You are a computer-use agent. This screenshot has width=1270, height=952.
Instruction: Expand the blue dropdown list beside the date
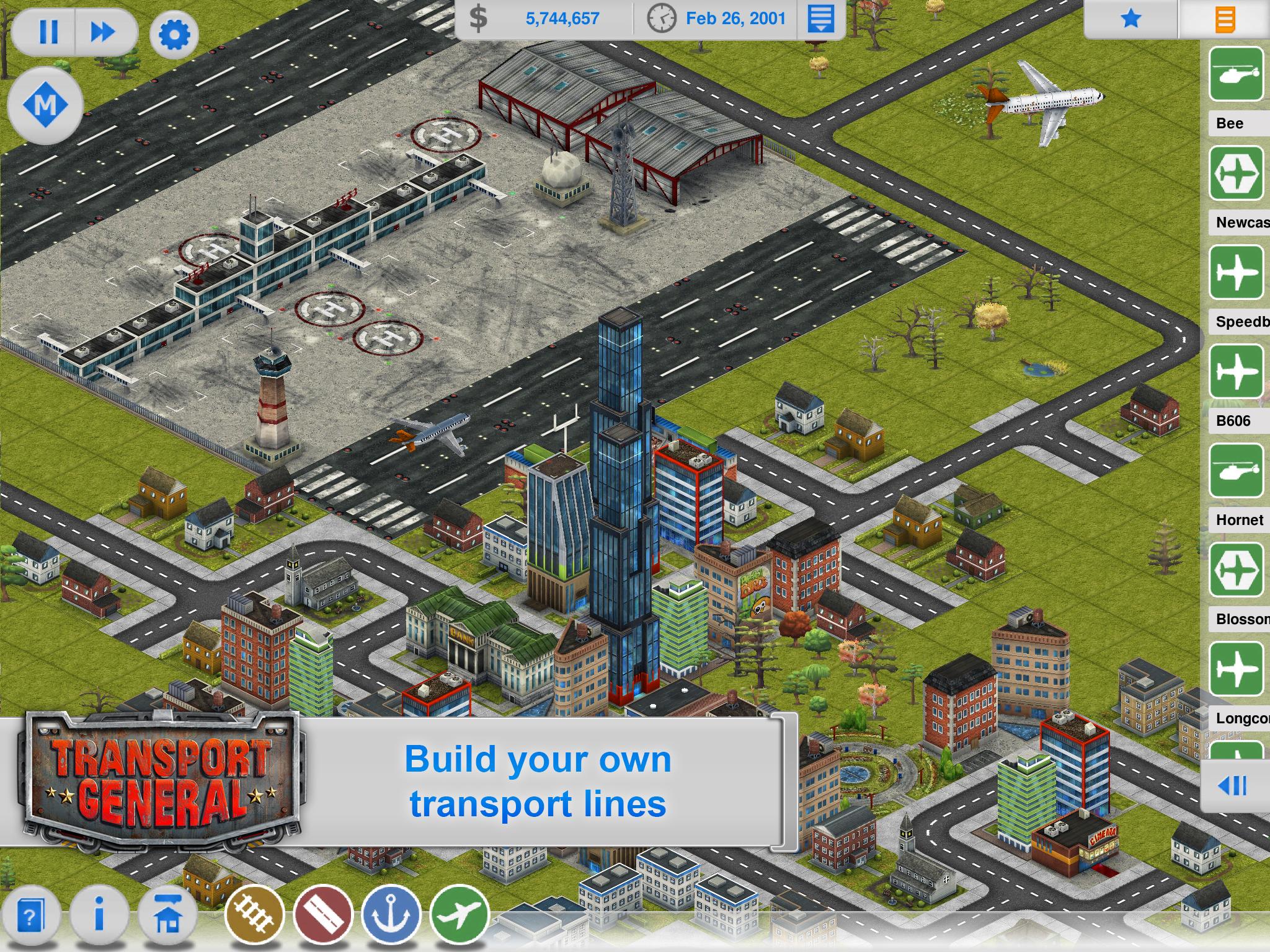coord(820,19)
